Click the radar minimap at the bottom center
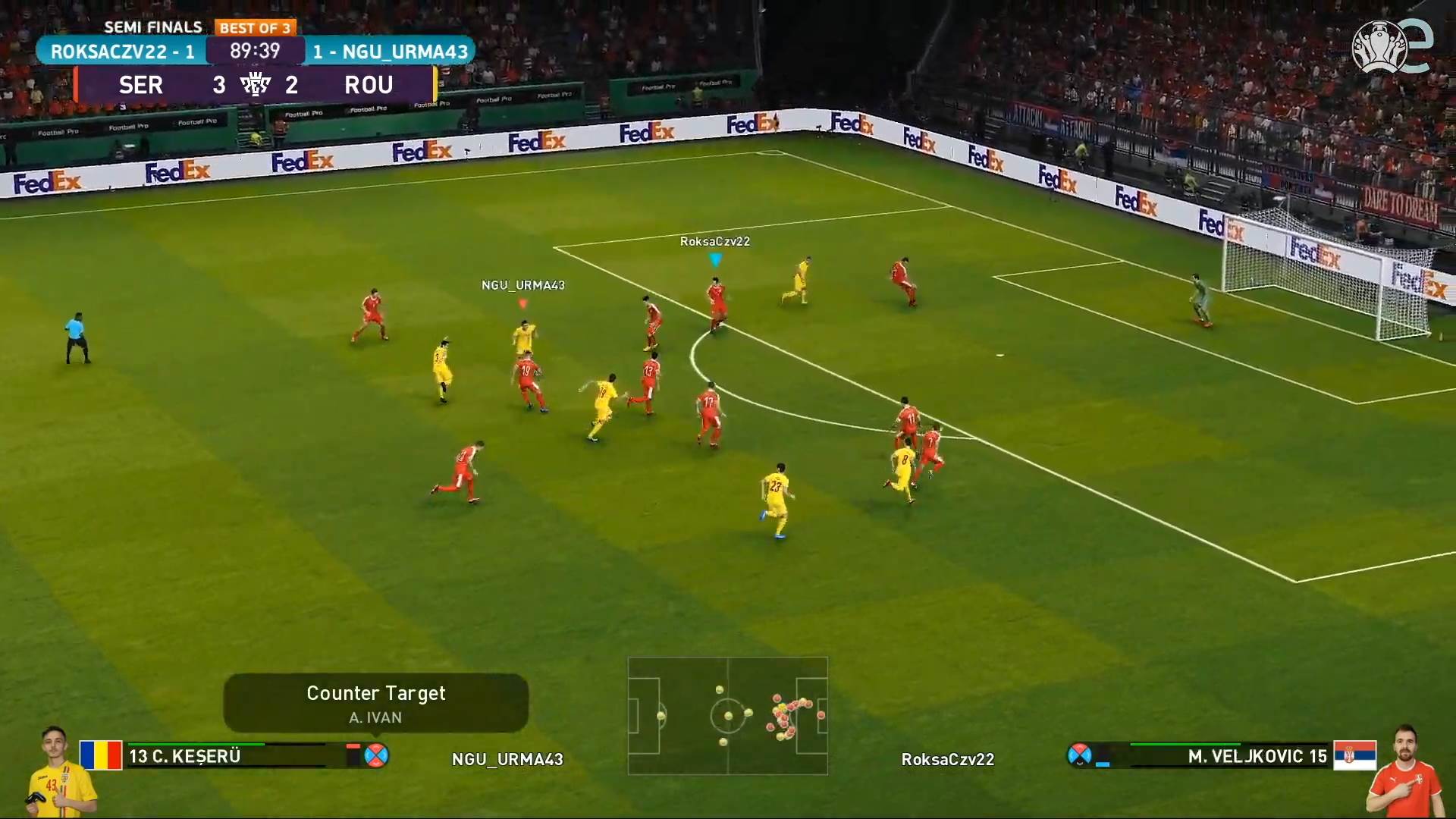 [x=727, y=716]
